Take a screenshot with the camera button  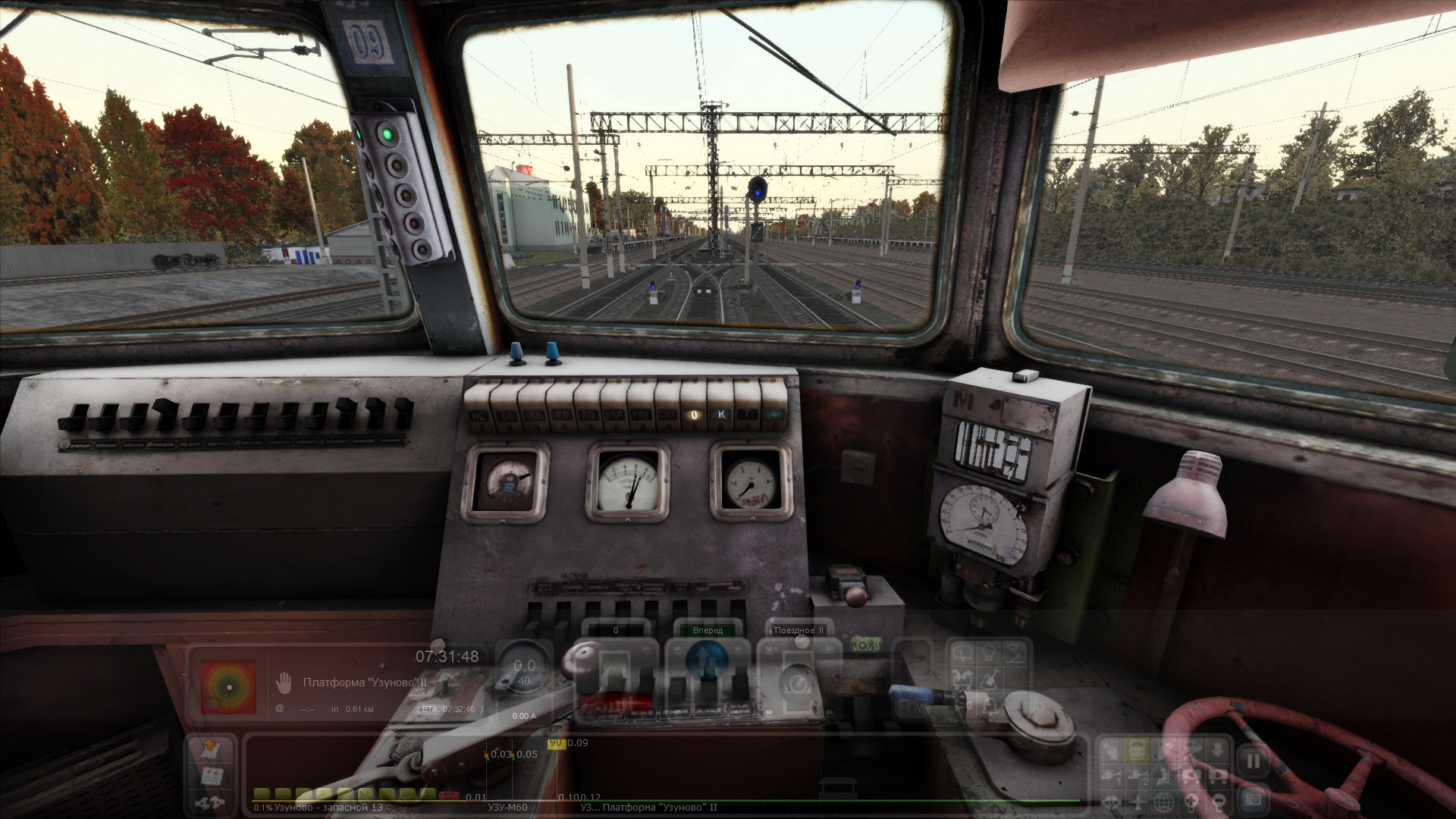point(1253,799)
